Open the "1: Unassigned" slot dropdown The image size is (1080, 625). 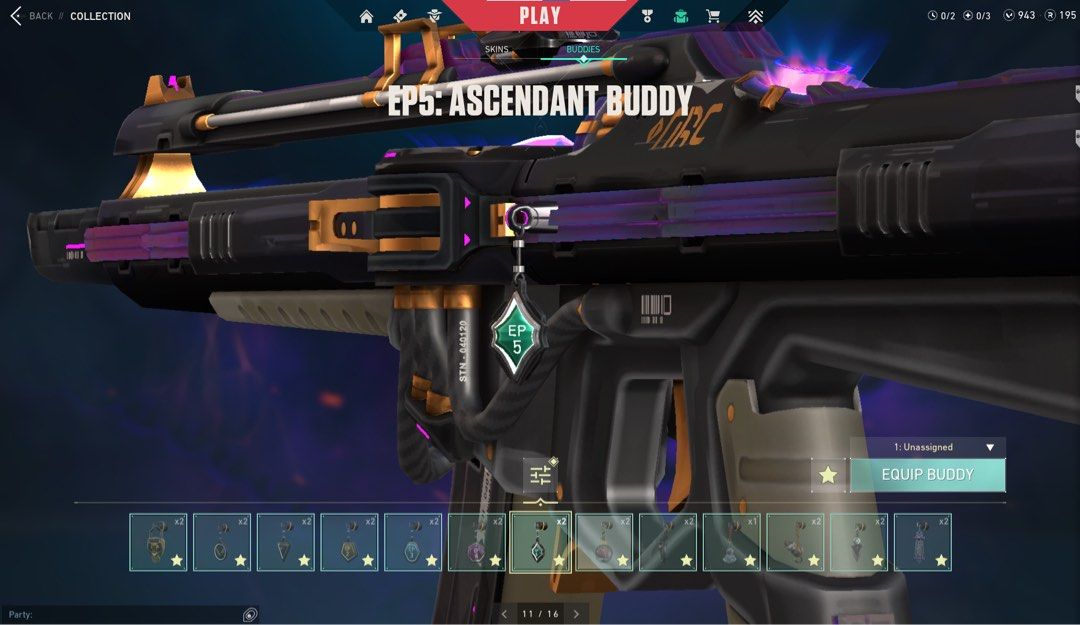928,447
